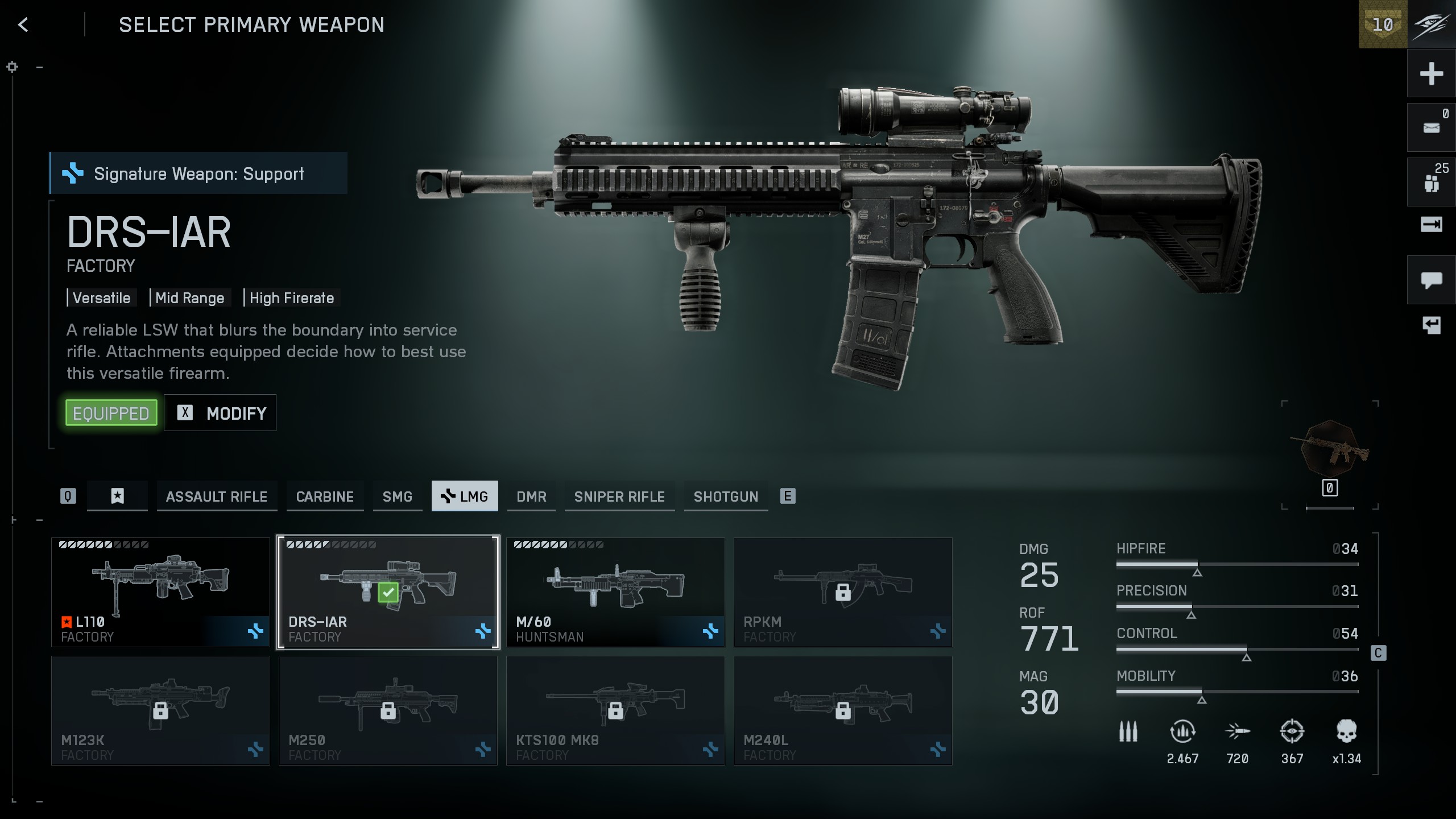Select the L110 Factory weapon tile
Image resolution: width=1456 pixels, height=819 pixels.
tap(160, 592)
